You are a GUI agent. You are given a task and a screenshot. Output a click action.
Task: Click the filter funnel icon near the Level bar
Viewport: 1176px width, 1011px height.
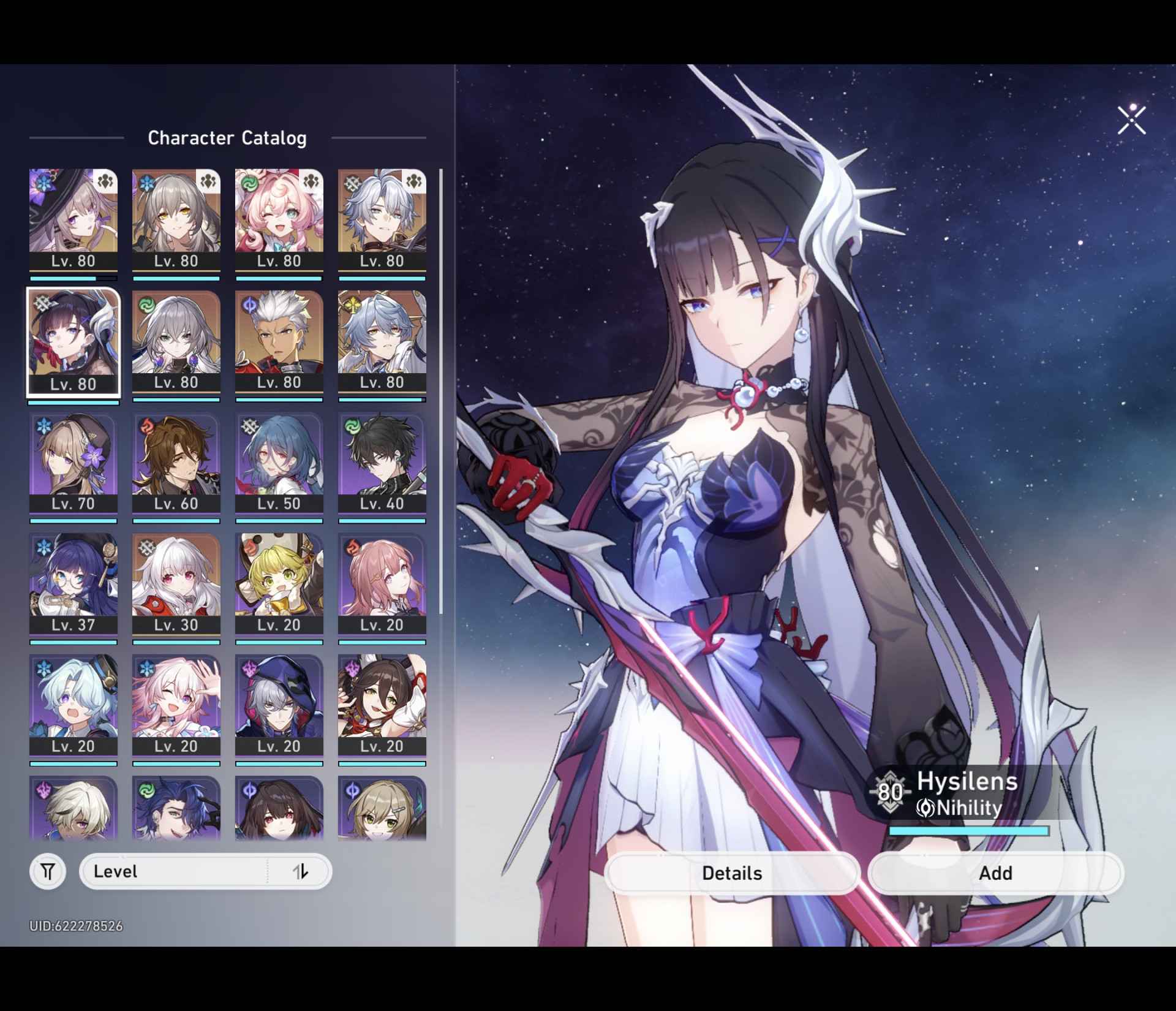click(48, 871)
